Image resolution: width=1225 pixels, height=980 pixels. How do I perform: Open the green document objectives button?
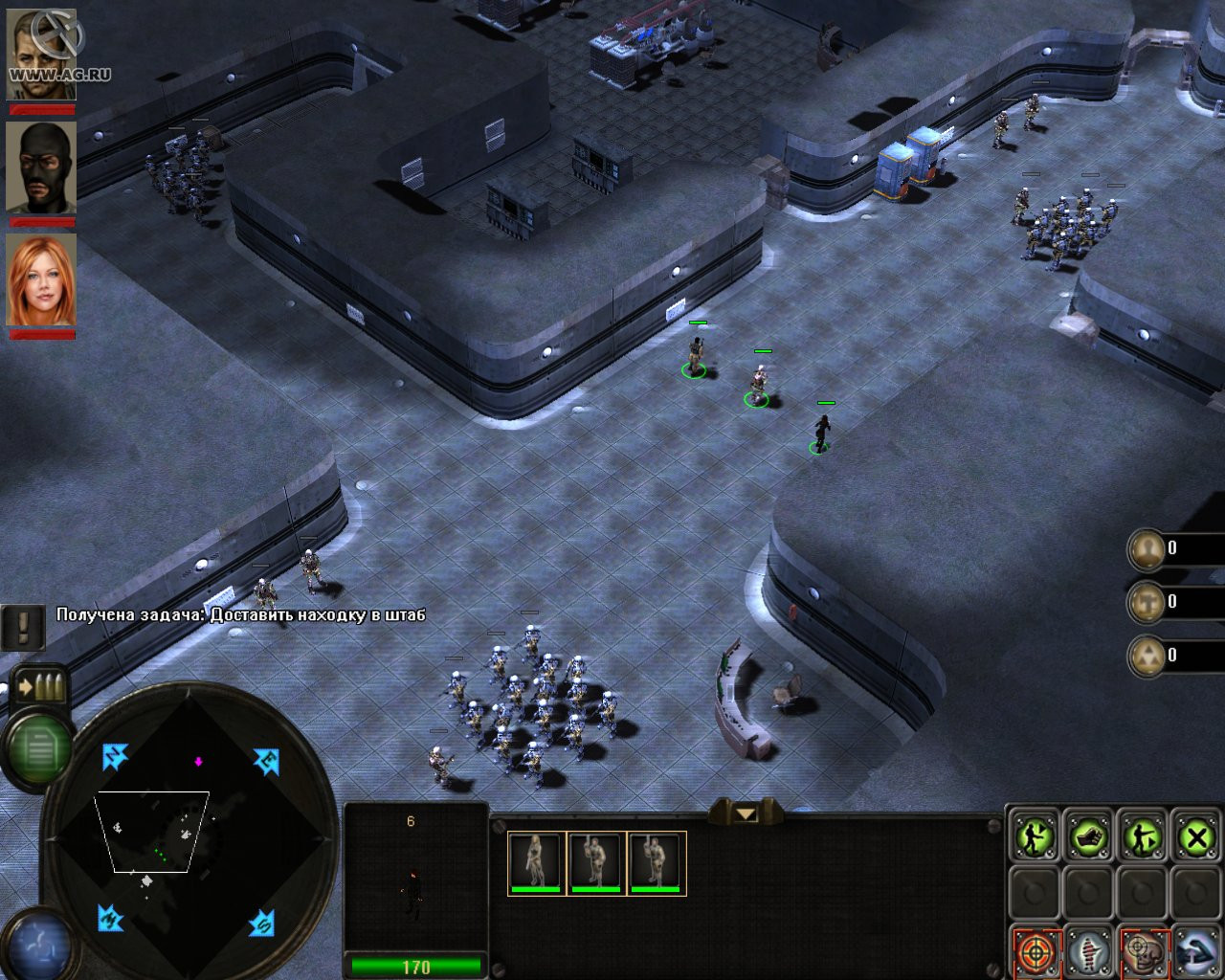pyautogui.click(x=39, y=746)
